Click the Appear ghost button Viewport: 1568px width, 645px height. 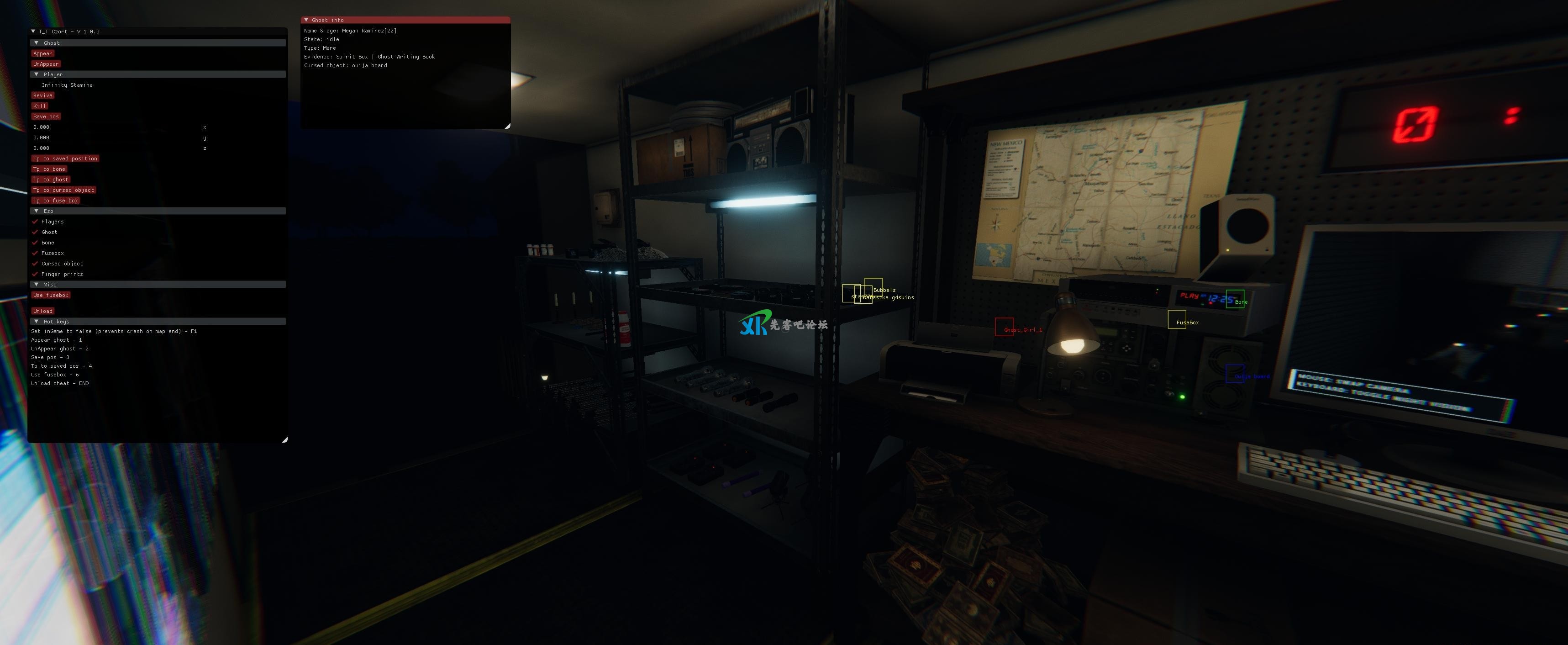click(42, 53)
